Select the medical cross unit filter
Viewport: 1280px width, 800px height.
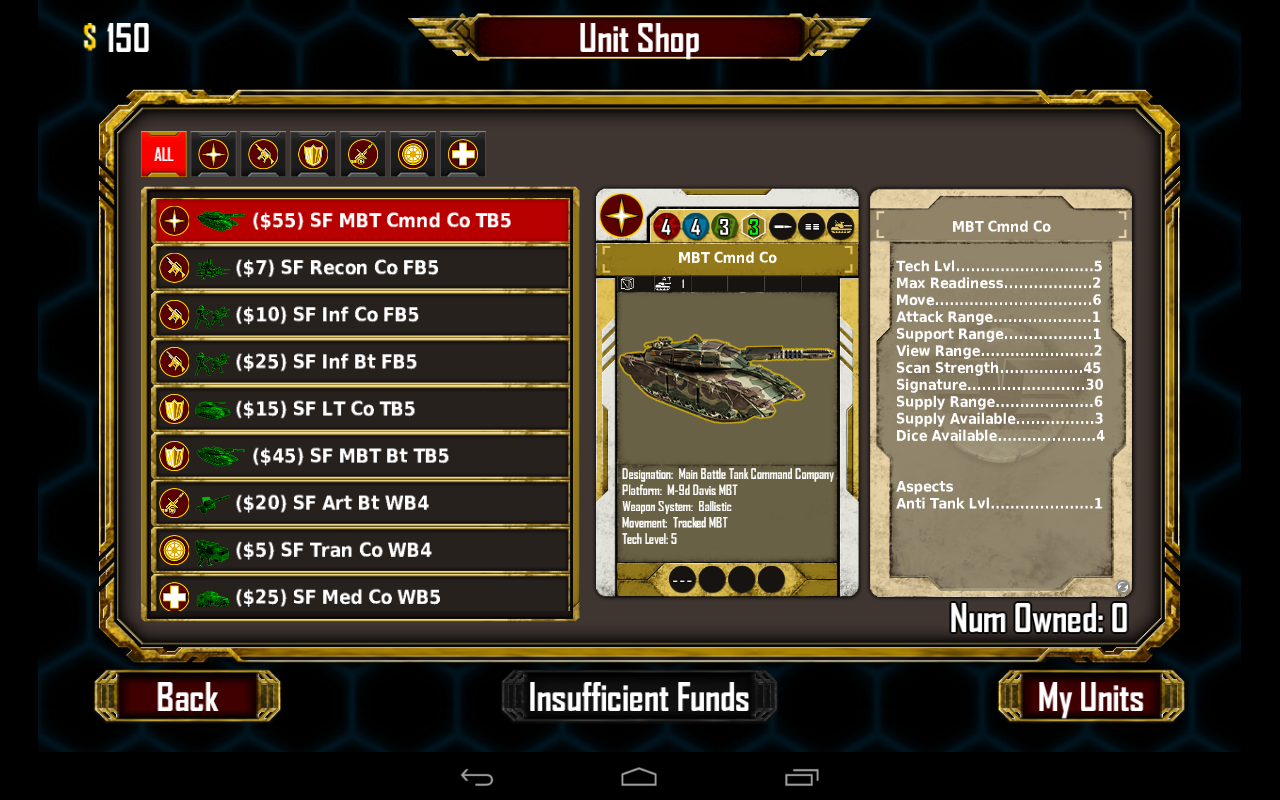462,153
